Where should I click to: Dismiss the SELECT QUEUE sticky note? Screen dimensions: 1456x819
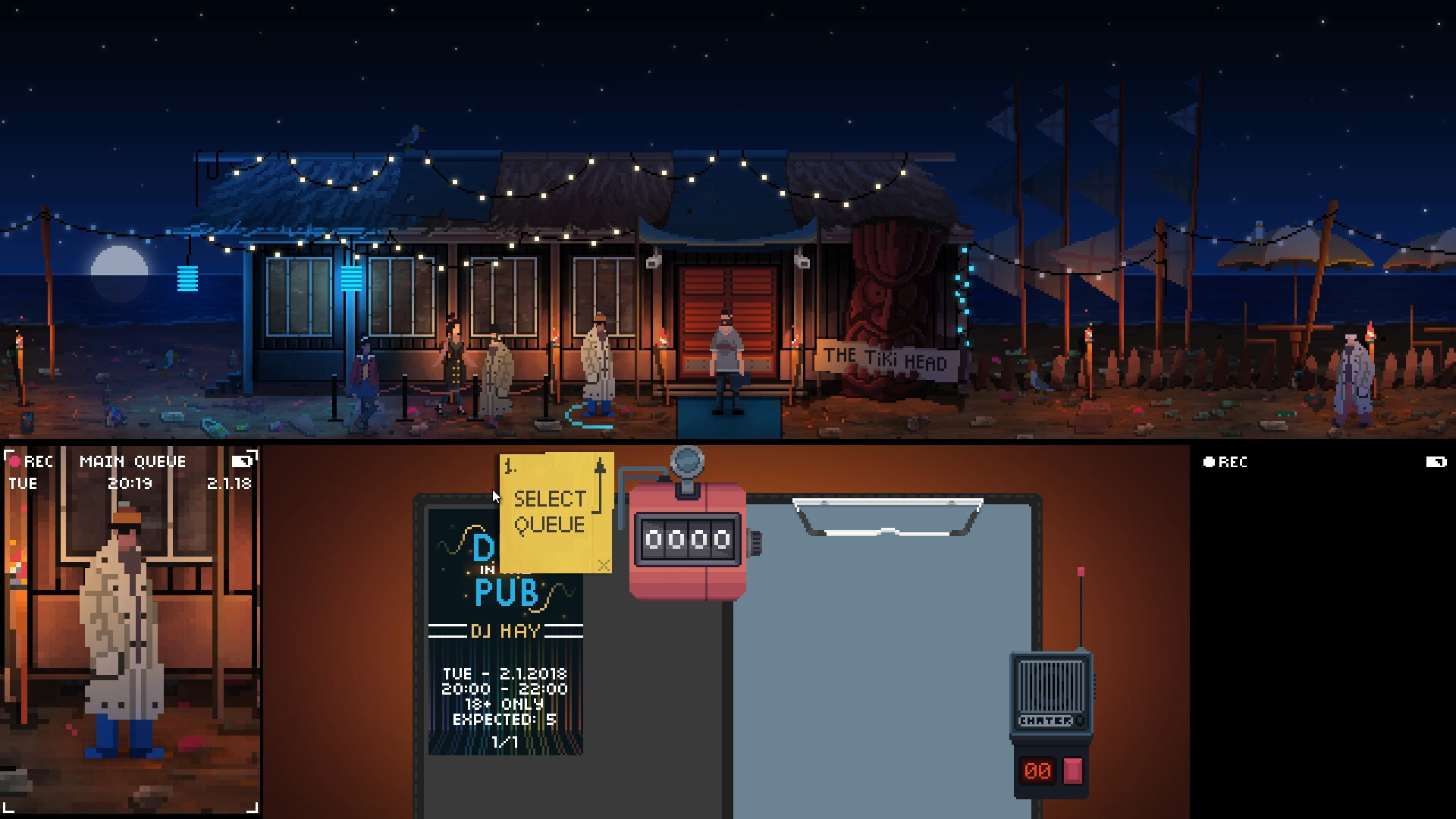tap(603, 565)
